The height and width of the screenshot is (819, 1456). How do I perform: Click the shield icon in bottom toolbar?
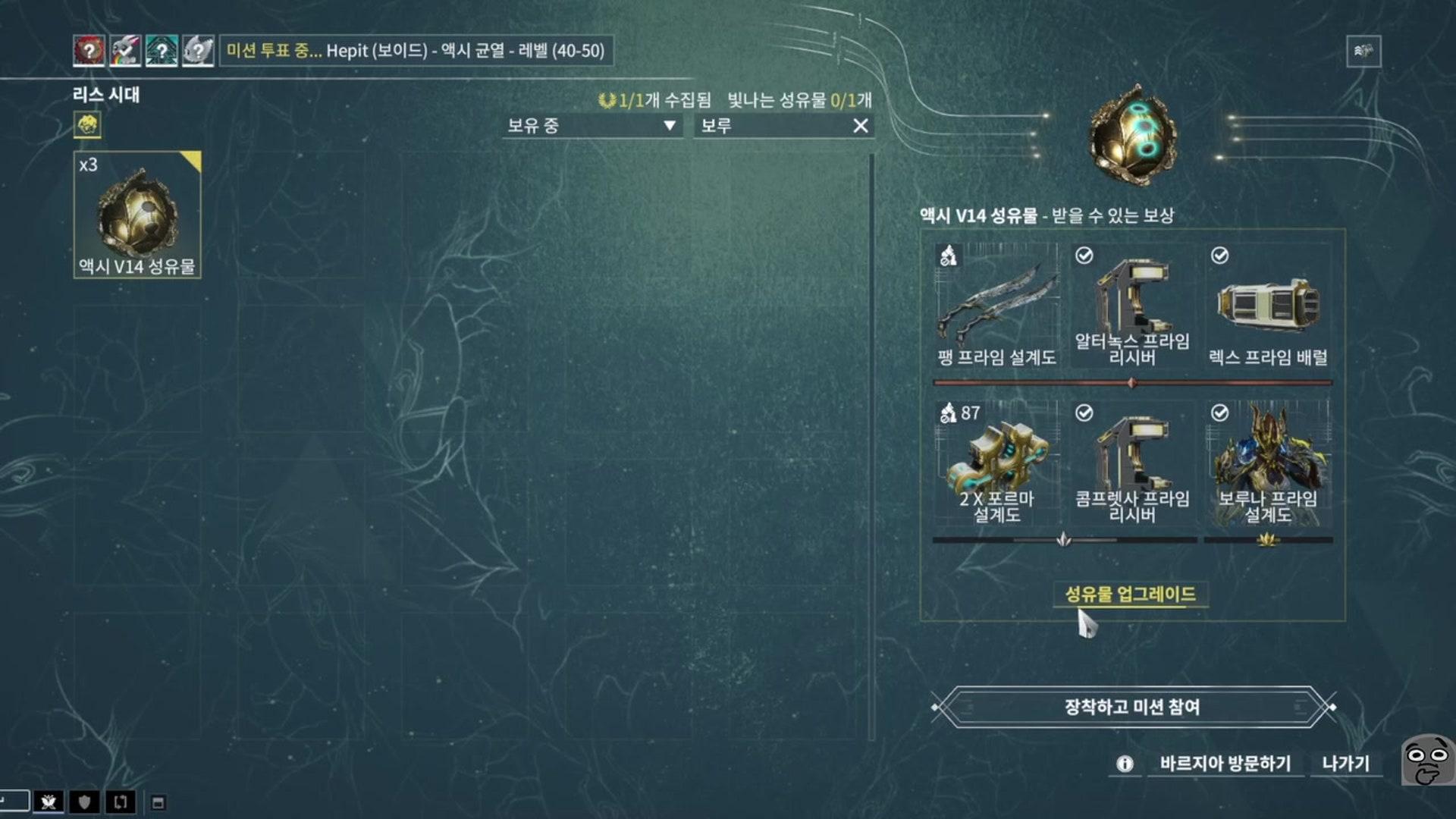[x=84, y=802]
